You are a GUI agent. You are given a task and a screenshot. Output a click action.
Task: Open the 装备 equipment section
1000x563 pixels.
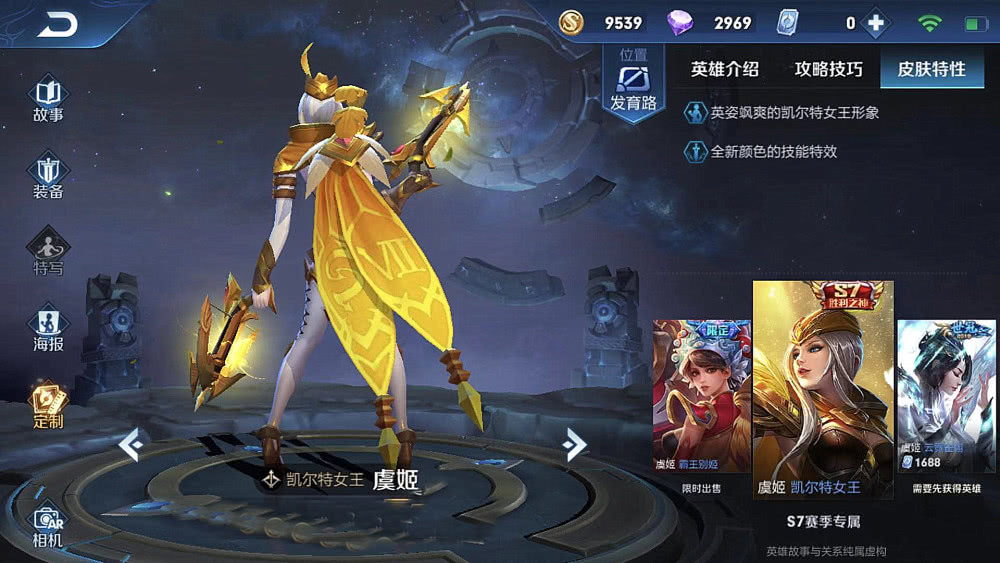click(48, 177)
